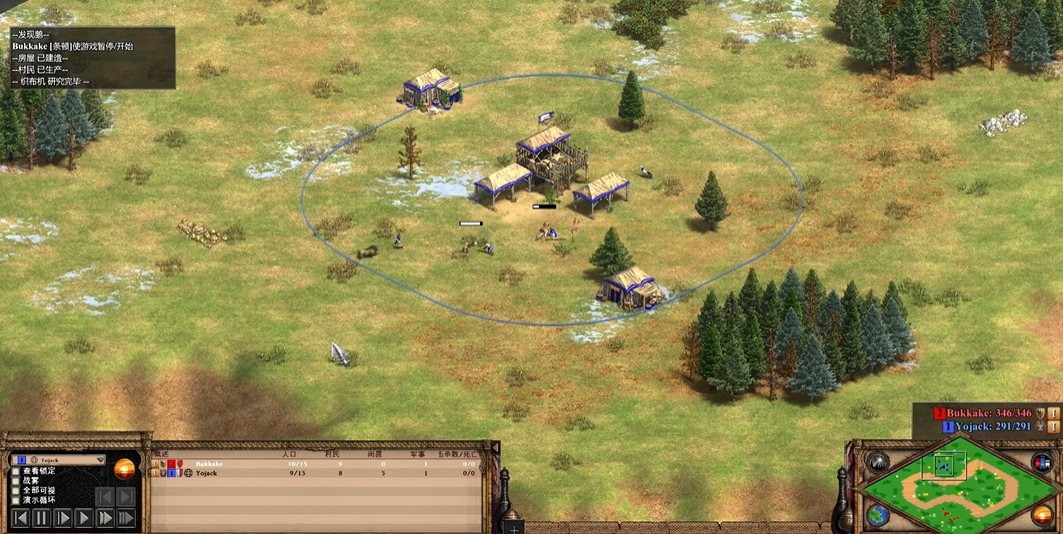1063x534 pixels.
Task: Click the sunset orb beside the minimap
Action: 1042,516
